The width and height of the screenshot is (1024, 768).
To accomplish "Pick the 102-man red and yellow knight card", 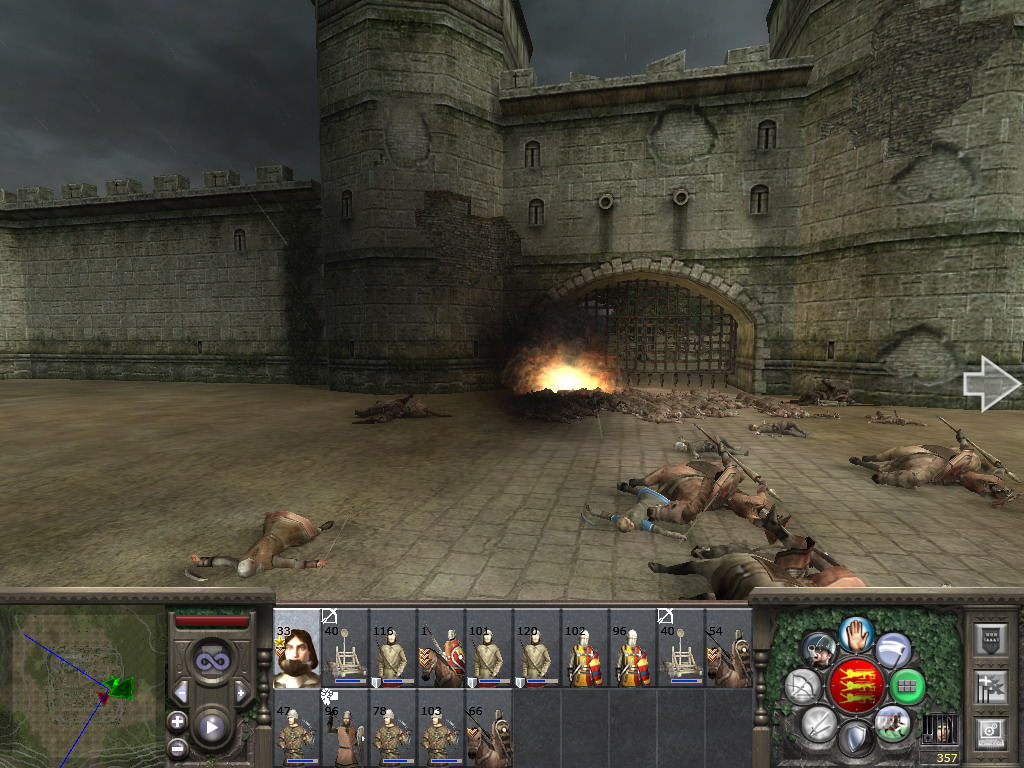I will point(585,648).
